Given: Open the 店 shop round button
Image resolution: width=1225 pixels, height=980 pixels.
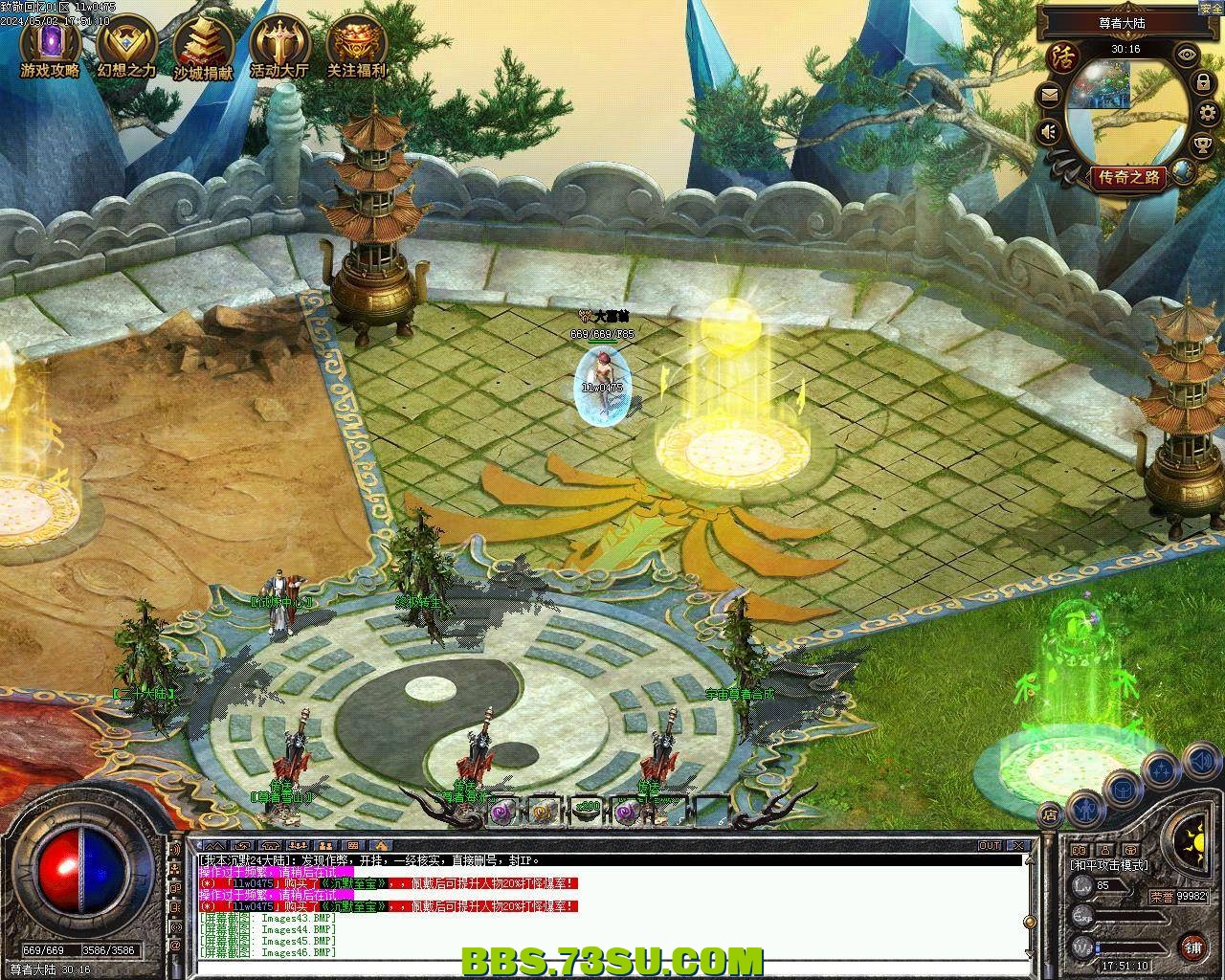Looking at the screenshot, I should pyautogui.click(x=1050, y=814).
